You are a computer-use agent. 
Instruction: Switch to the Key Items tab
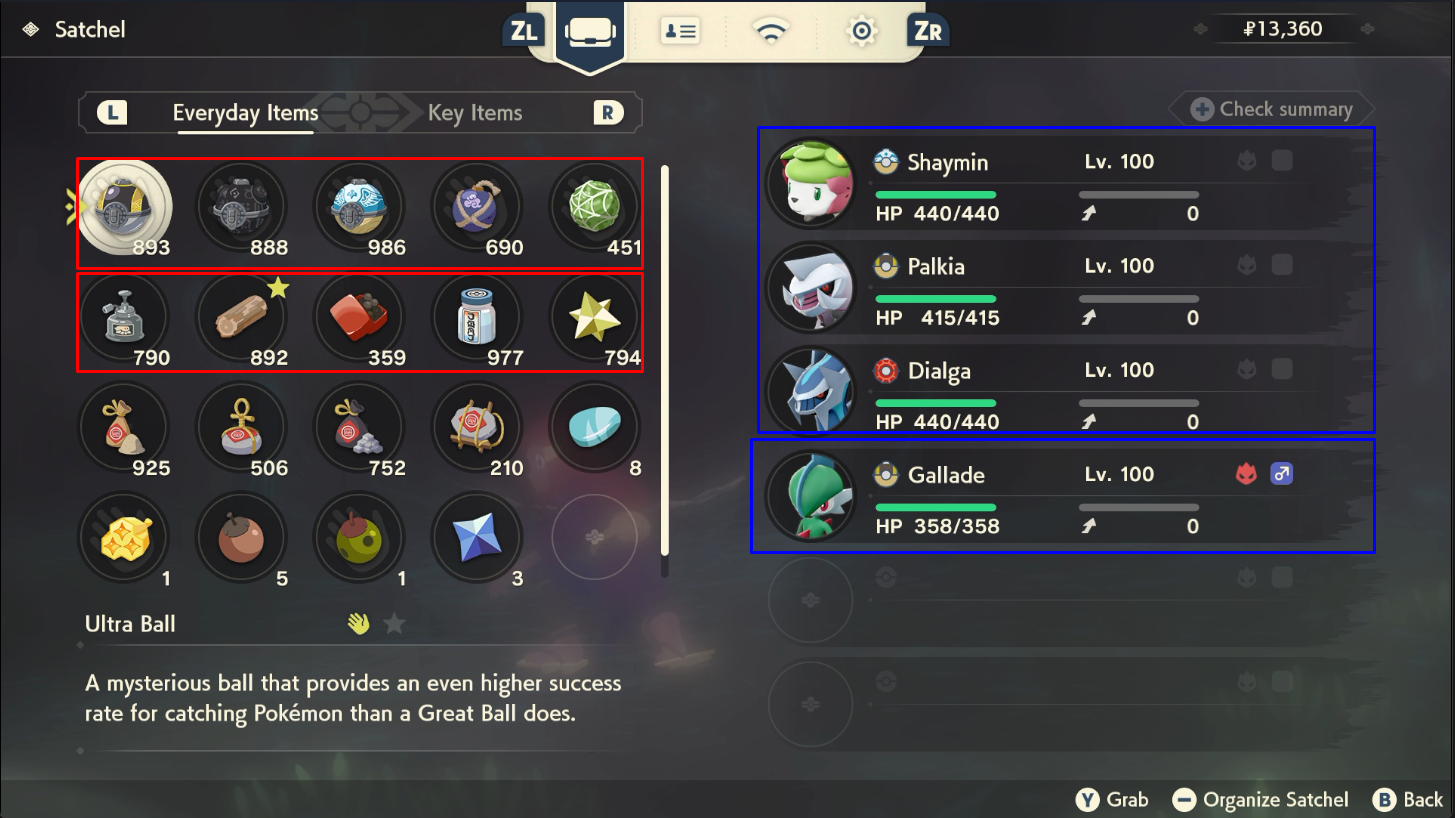[474, 112]
